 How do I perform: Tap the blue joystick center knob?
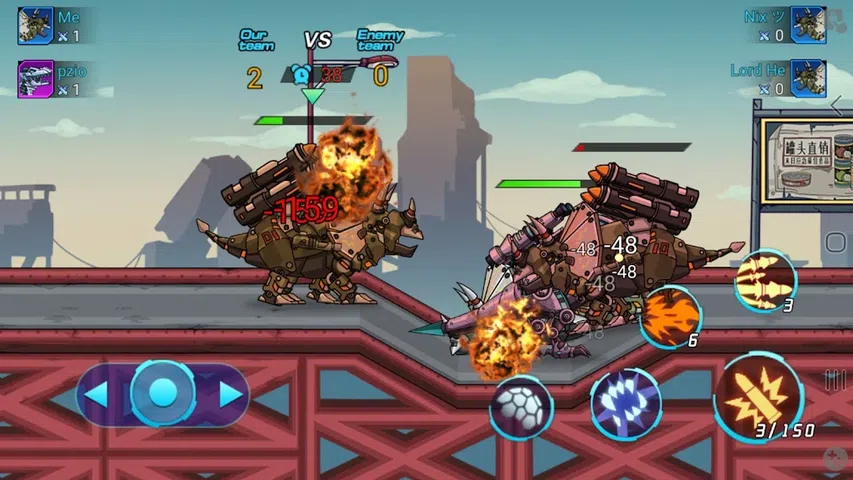tap(163, 393)
